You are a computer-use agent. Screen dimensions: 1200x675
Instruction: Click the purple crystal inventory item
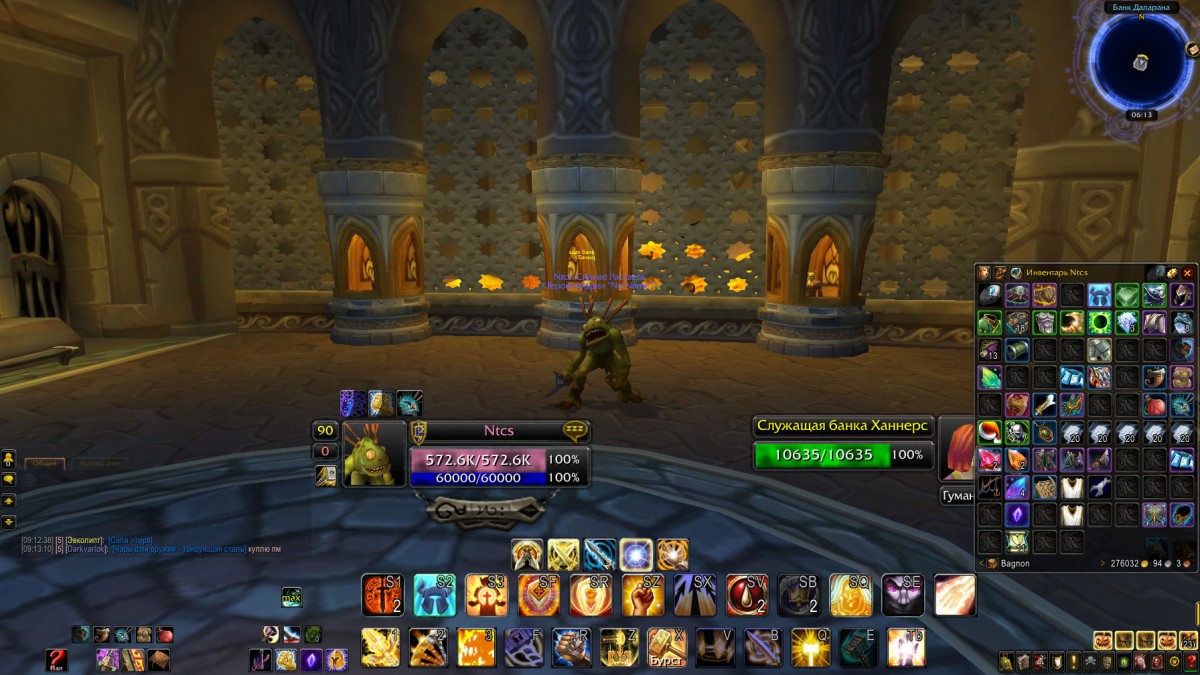click(x=1017, y=514)
